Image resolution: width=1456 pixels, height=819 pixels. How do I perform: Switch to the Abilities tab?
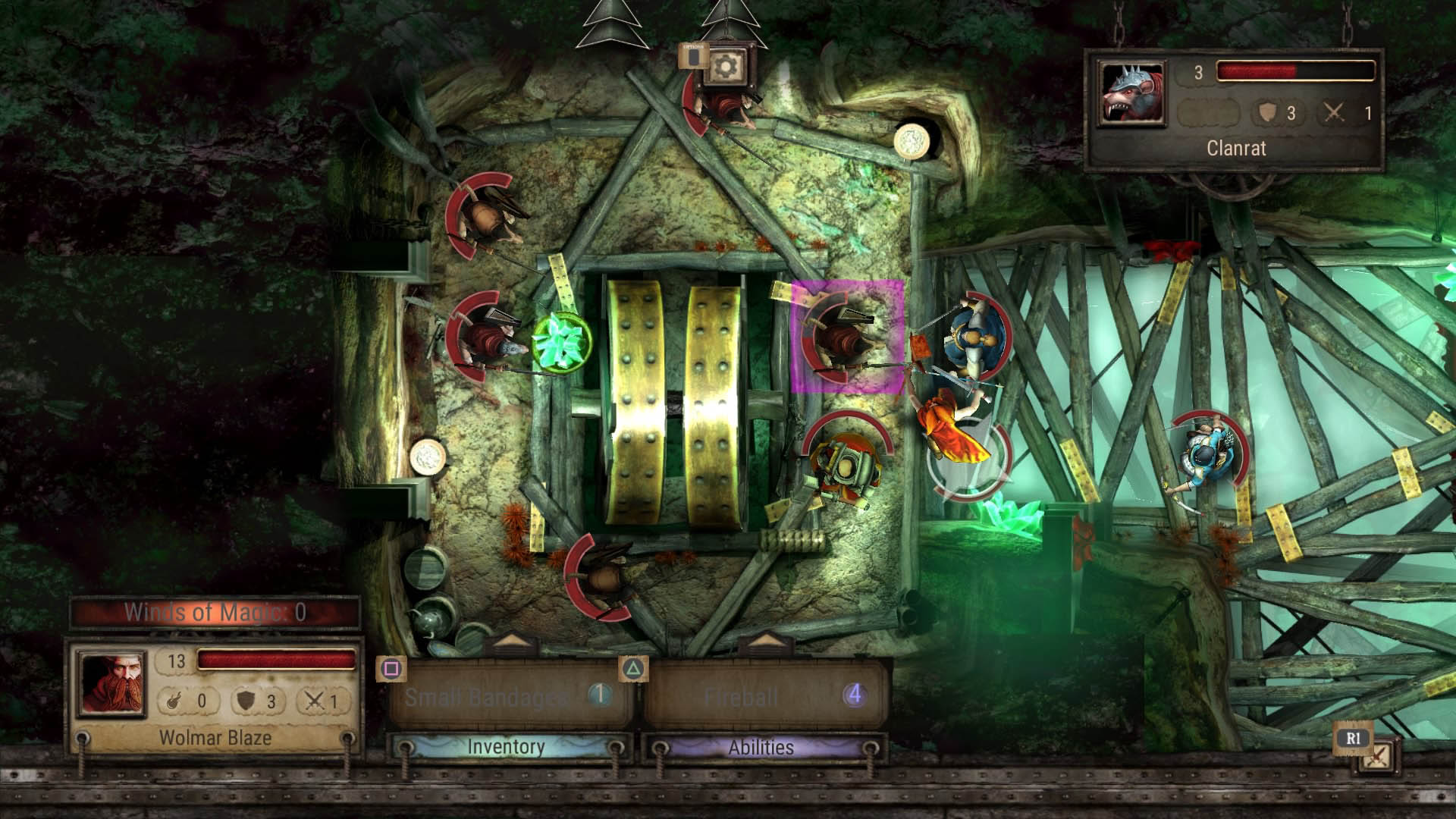click(x=761, y=746)
